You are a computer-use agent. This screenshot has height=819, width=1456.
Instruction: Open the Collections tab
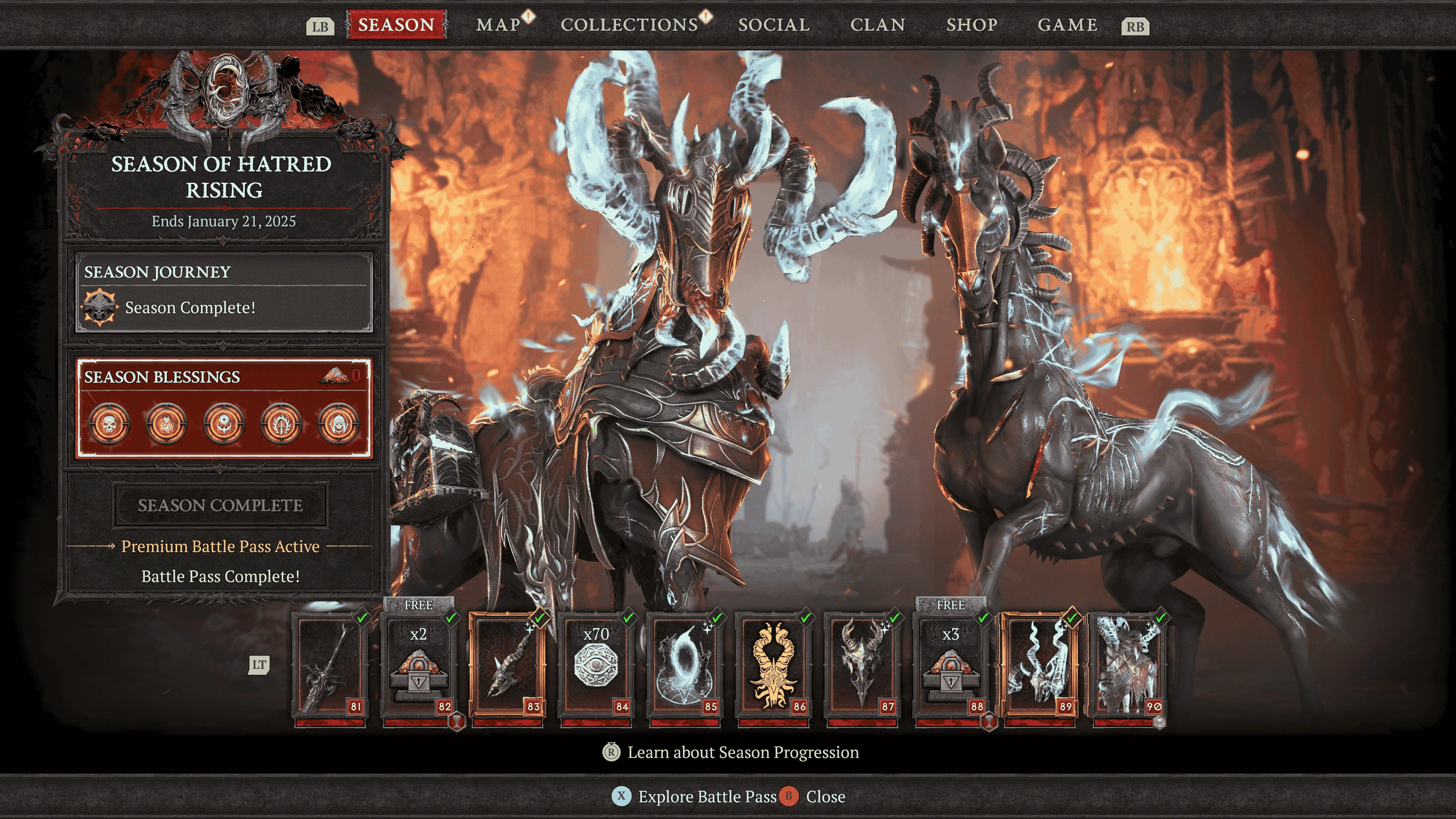[629, 25]
